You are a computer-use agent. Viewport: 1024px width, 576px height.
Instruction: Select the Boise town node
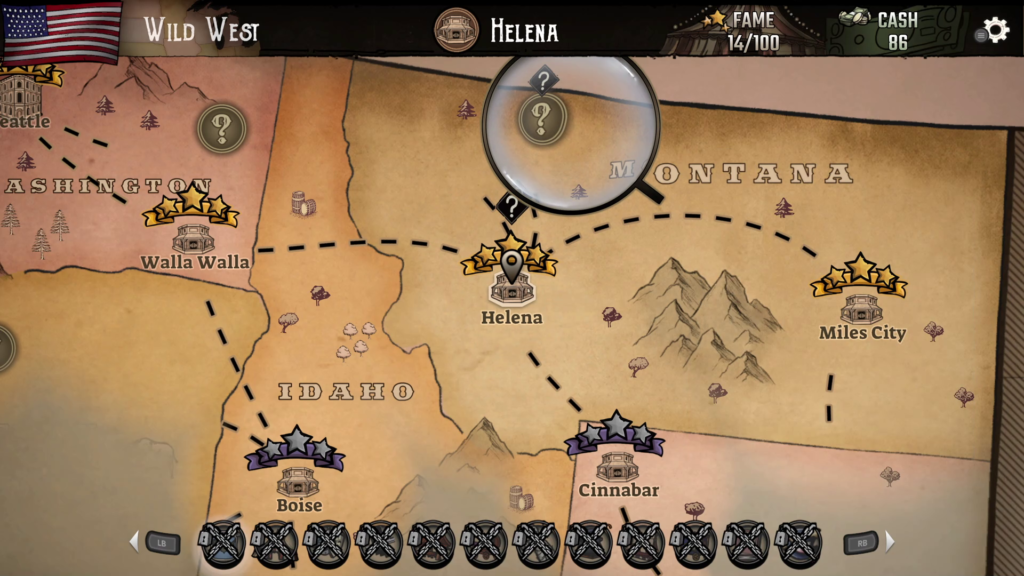[x=298, y=480]
